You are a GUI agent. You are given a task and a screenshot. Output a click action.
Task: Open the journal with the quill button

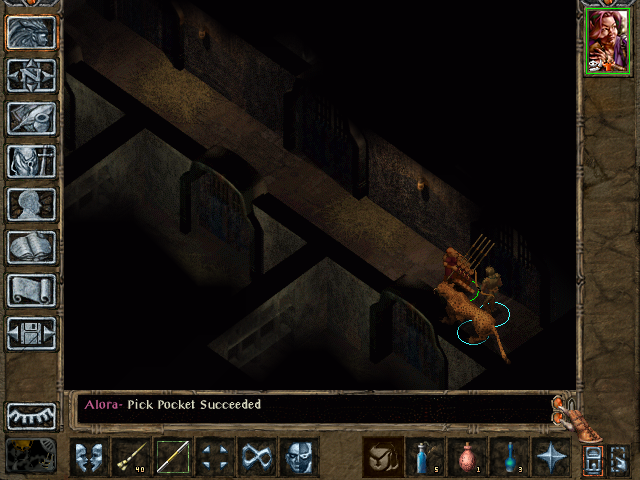tap(32, 118)
